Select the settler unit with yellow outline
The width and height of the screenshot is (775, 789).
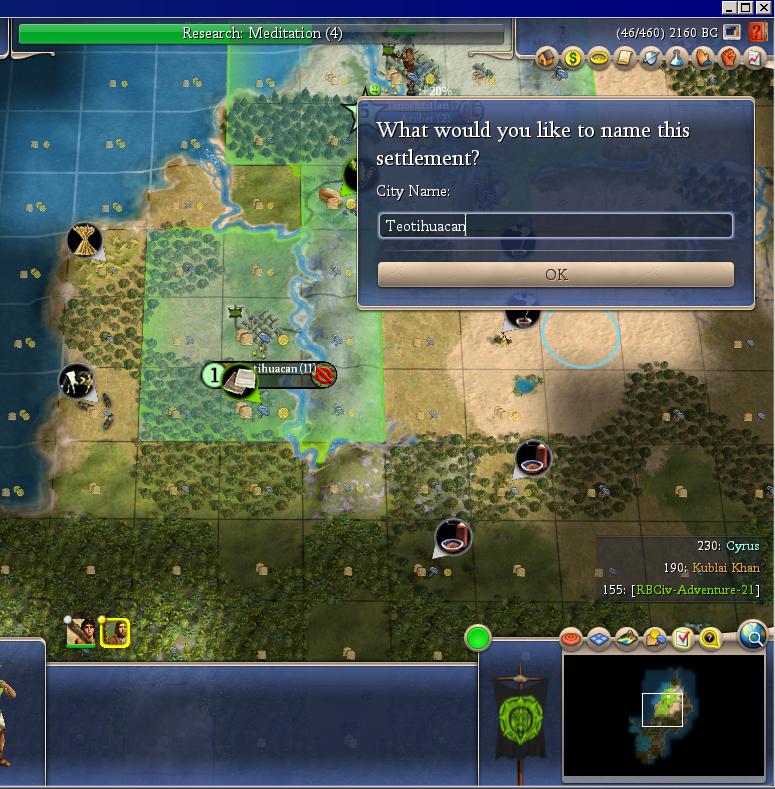[114, 632]
